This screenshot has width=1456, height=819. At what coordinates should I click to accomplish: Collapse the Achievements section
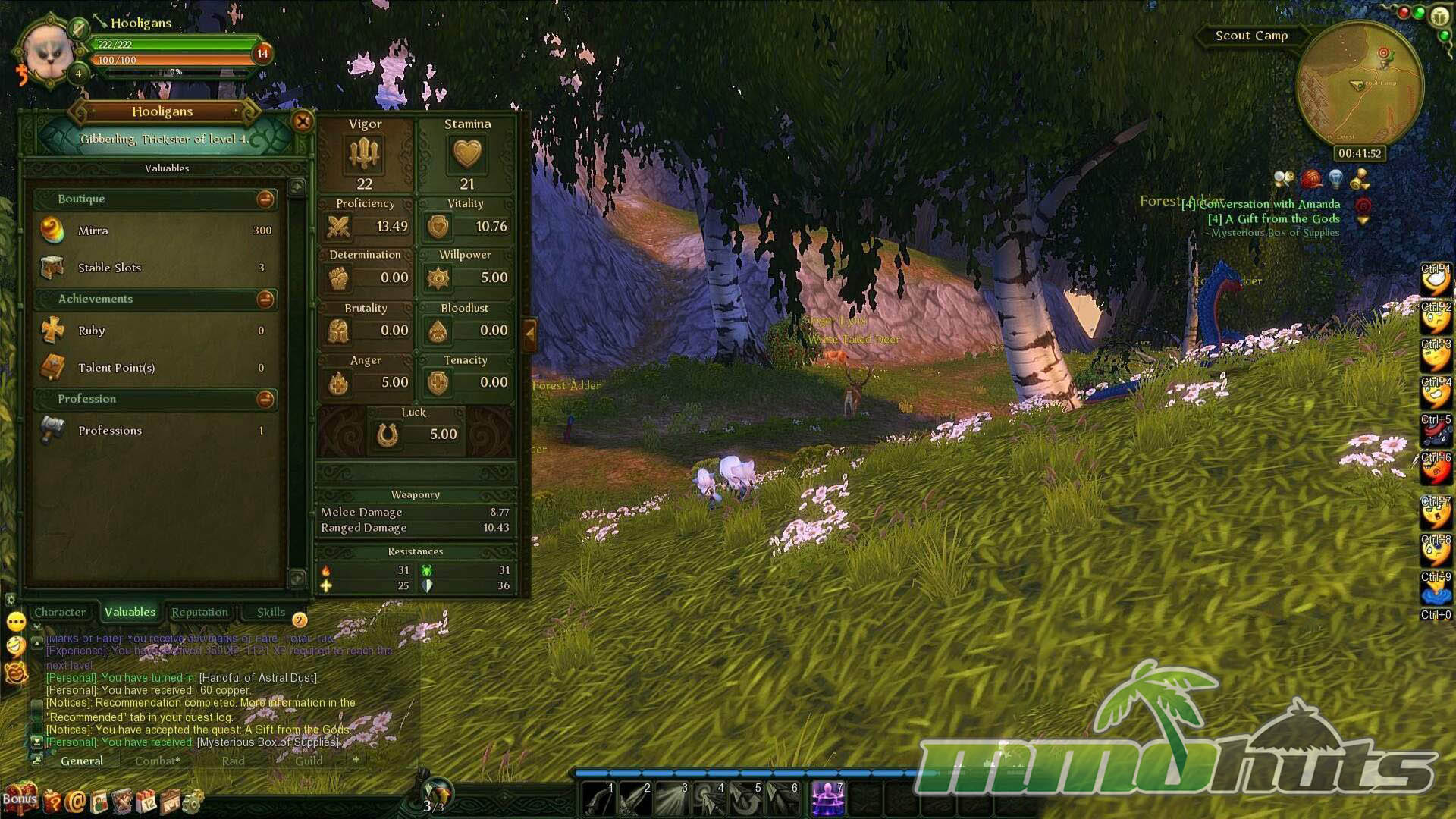(x=265, y=300)
